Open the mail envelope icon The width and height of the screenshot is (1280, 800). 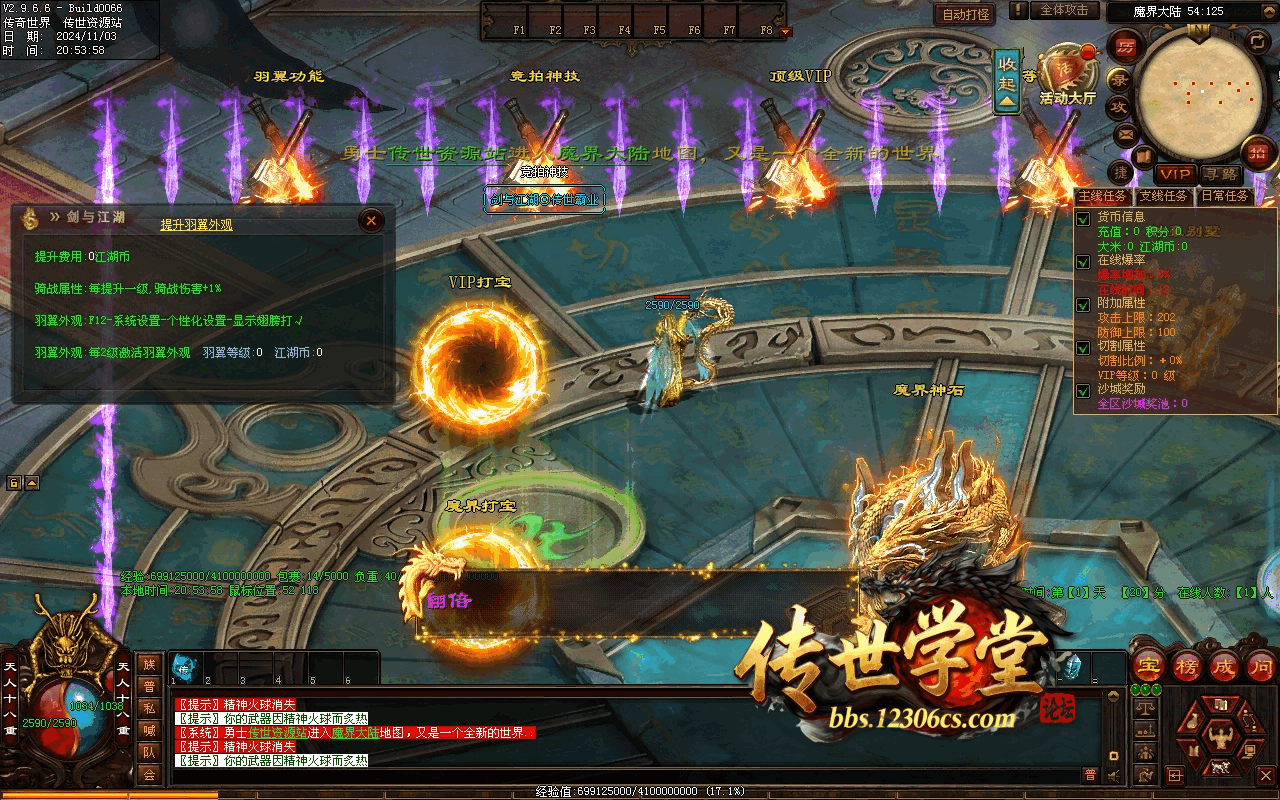1126,133
